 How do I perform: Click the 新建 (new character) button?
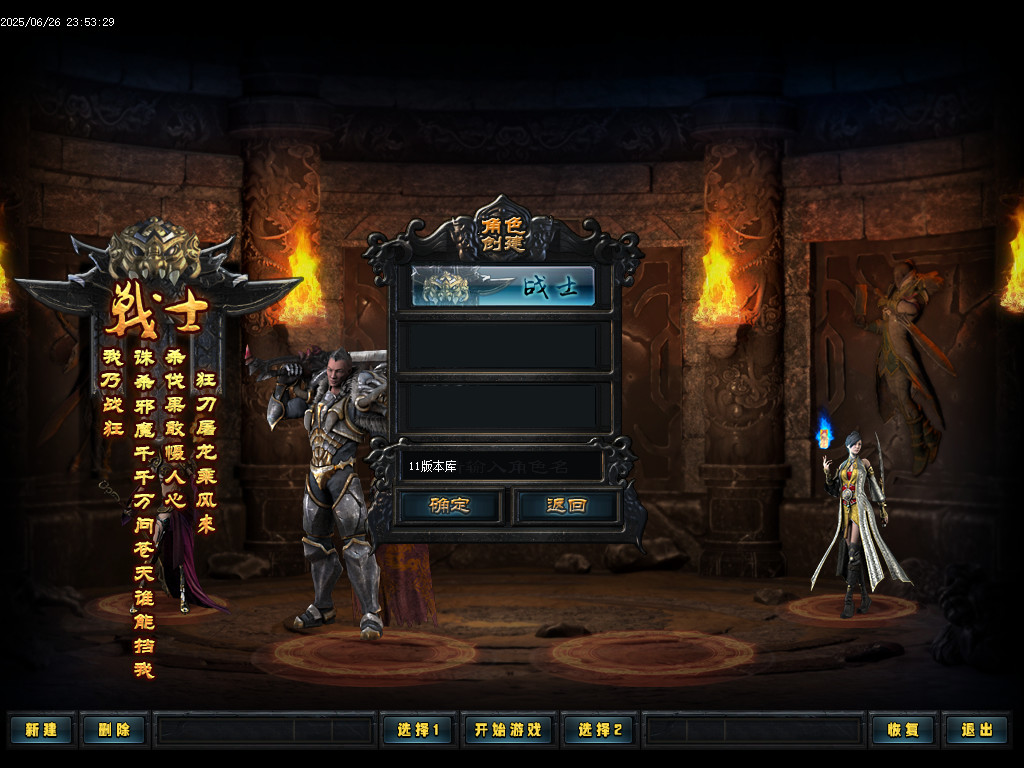click(41, 730)
